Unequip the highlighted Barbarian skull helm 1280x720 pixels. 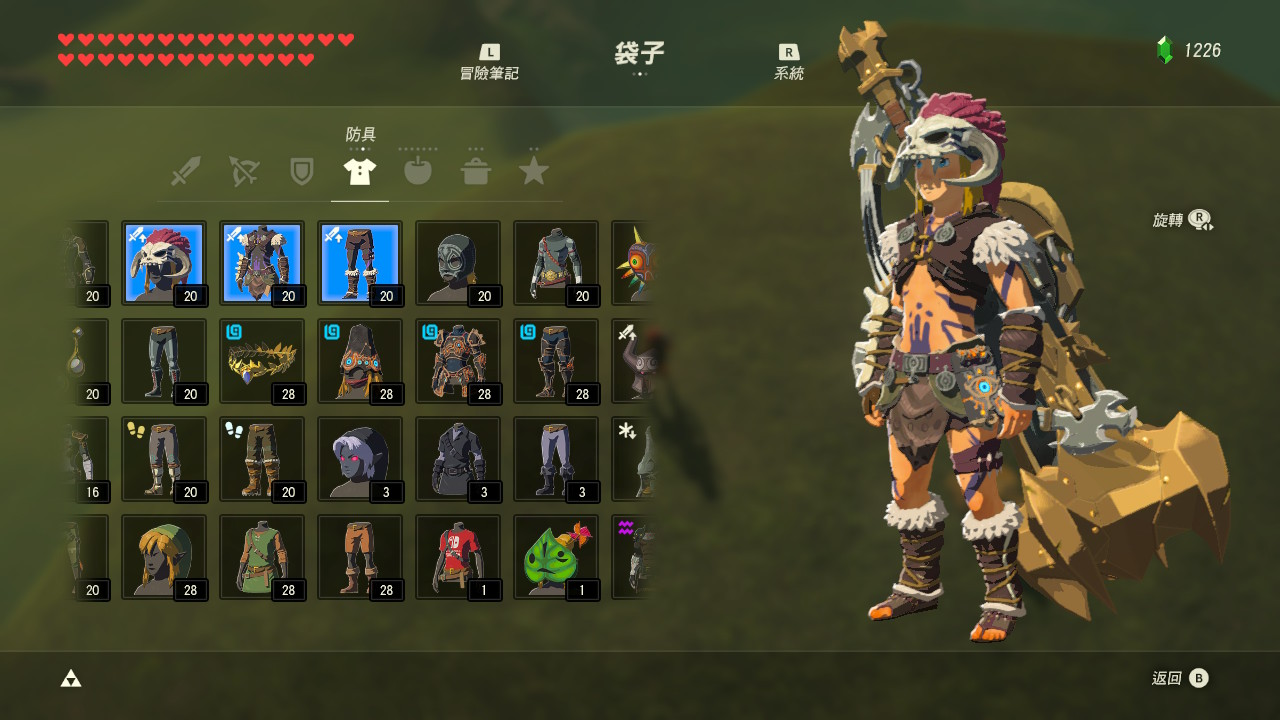(163, 262)
